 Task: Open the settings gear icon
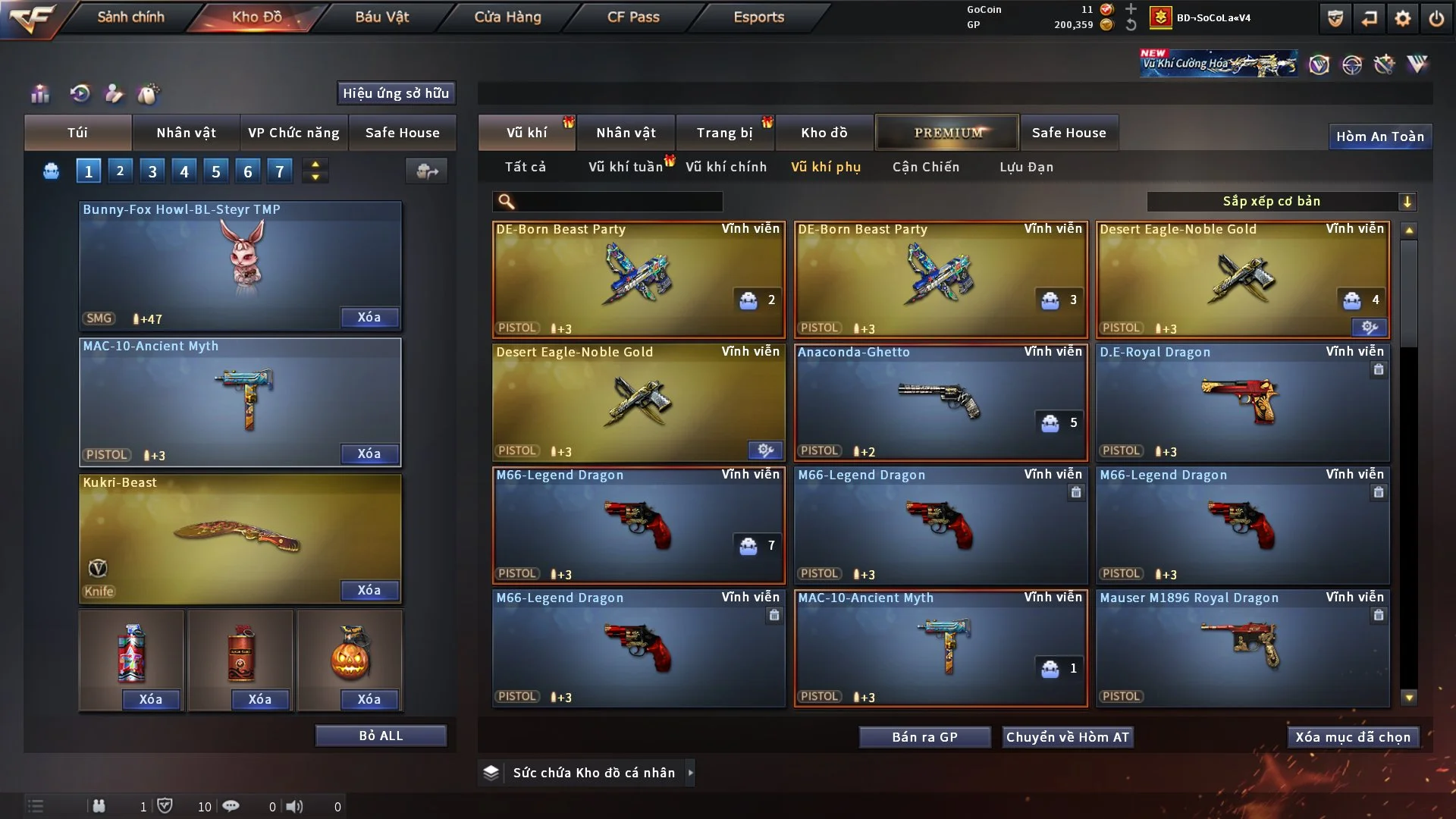point(1404,17)
